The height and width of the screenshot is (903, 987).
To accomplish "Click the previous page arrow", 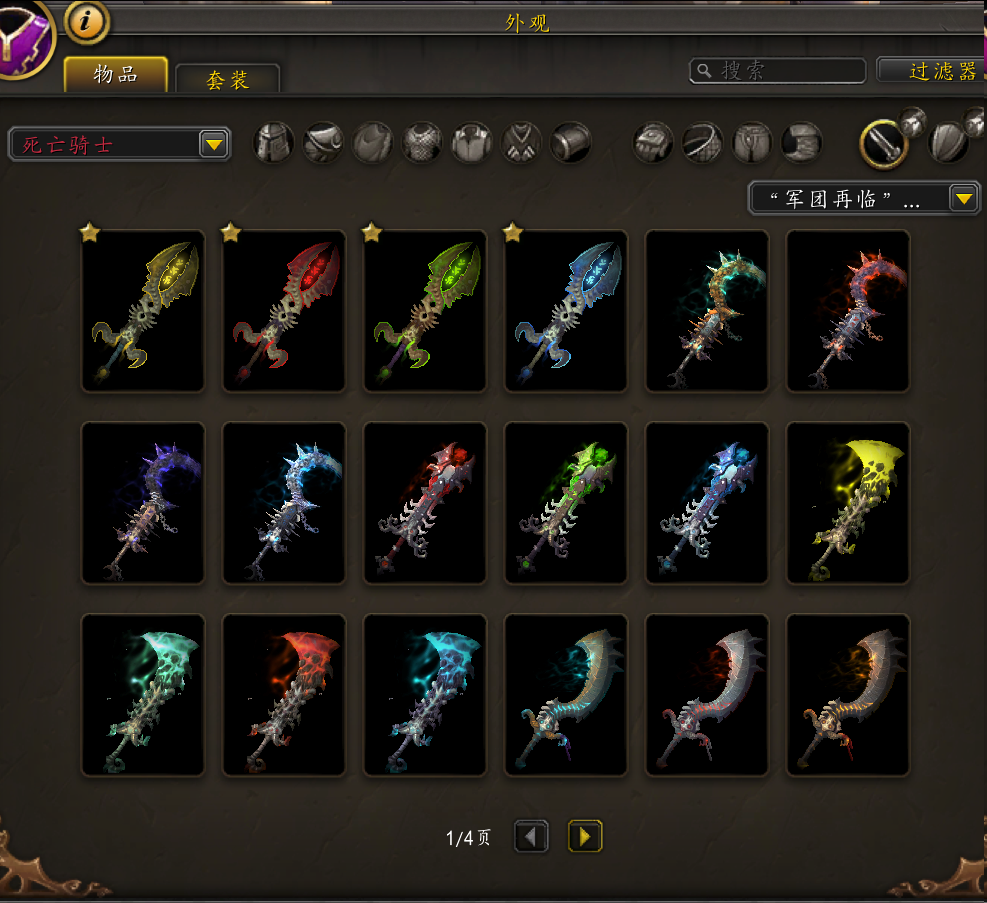I will pos(531,836).
